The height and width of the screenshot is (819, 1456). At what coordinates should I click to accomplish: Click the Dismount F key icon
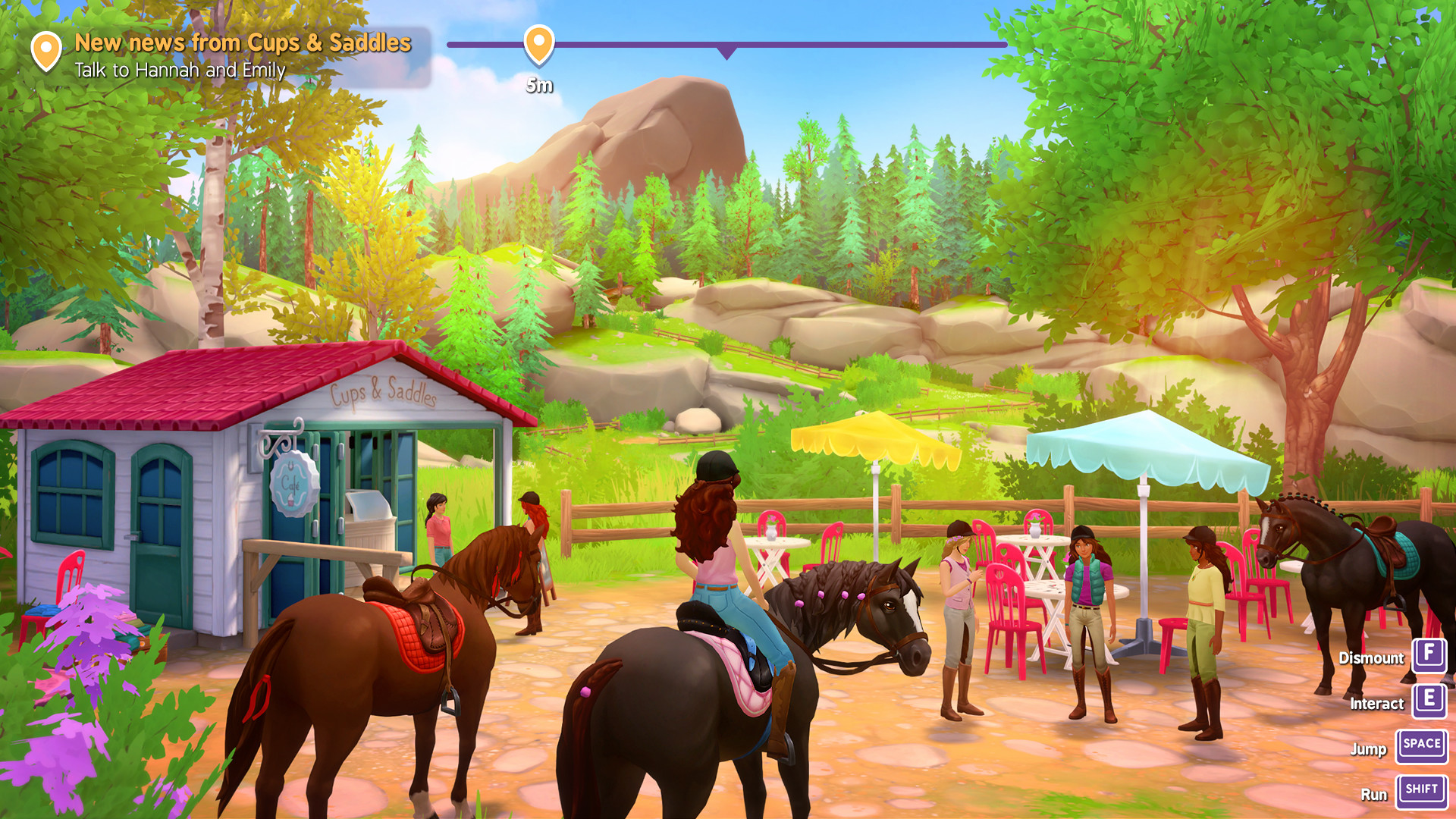(x=1429, y=655)
